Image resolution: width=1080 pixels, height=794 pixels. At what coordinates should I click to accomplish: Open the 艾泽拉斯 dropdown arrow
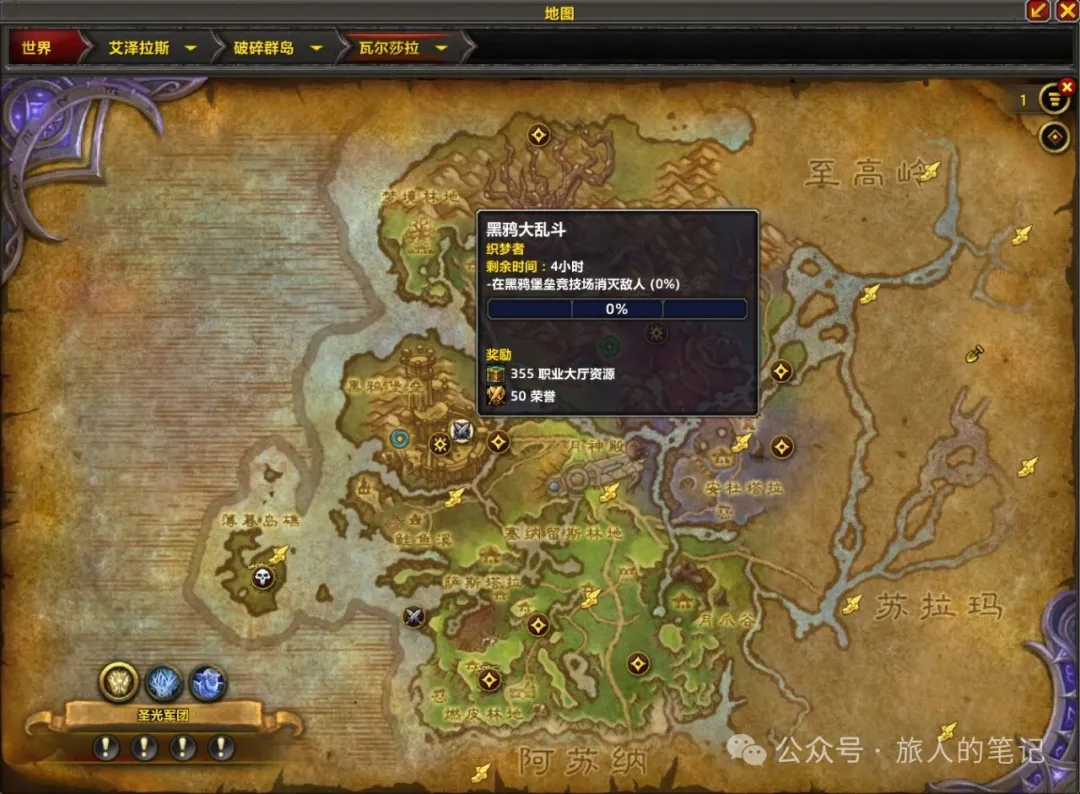pyautogui.click(x=190, y=48)
